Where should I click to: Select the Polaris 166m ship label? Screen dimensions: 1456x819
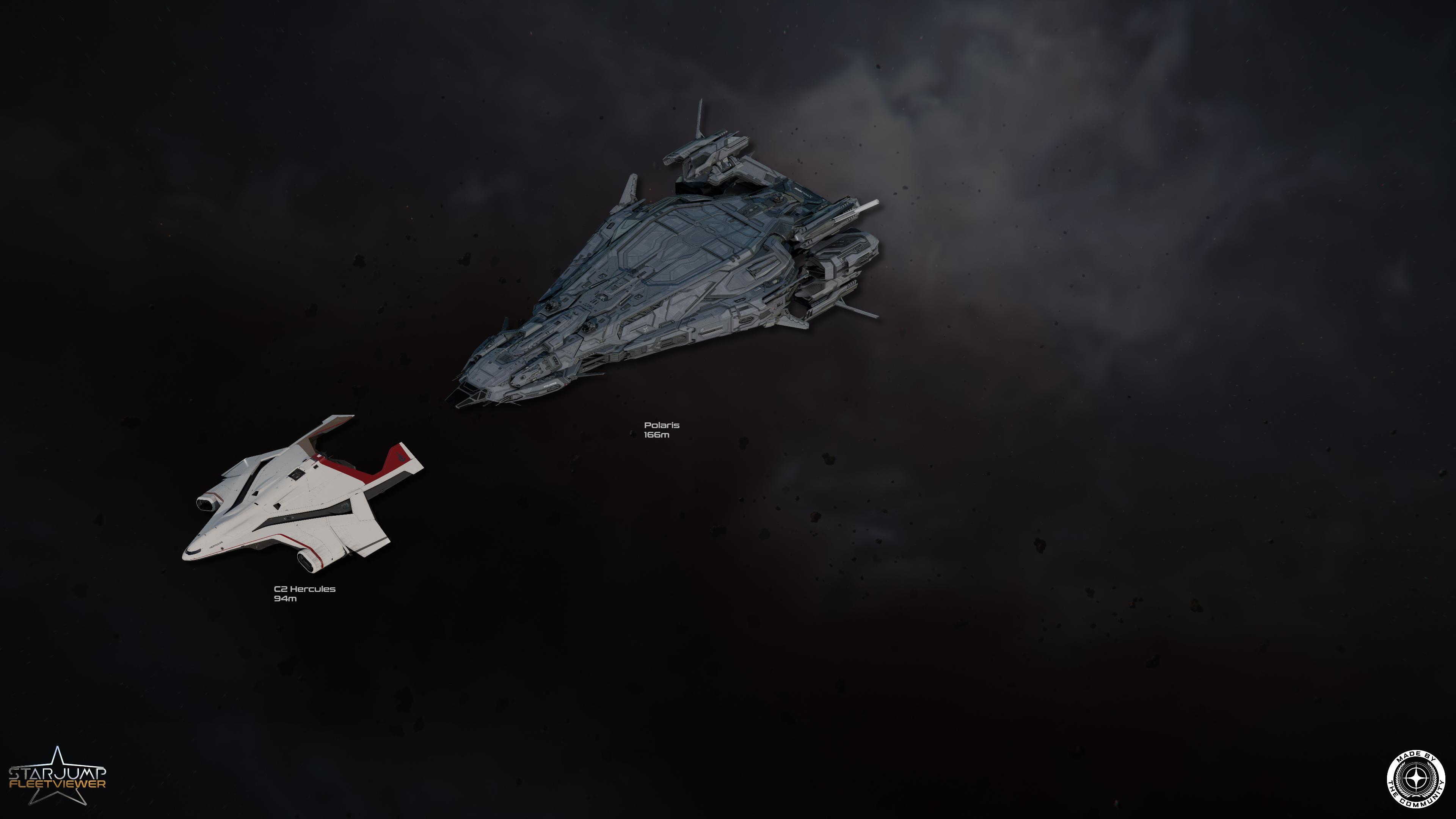[x=661, y=430]
